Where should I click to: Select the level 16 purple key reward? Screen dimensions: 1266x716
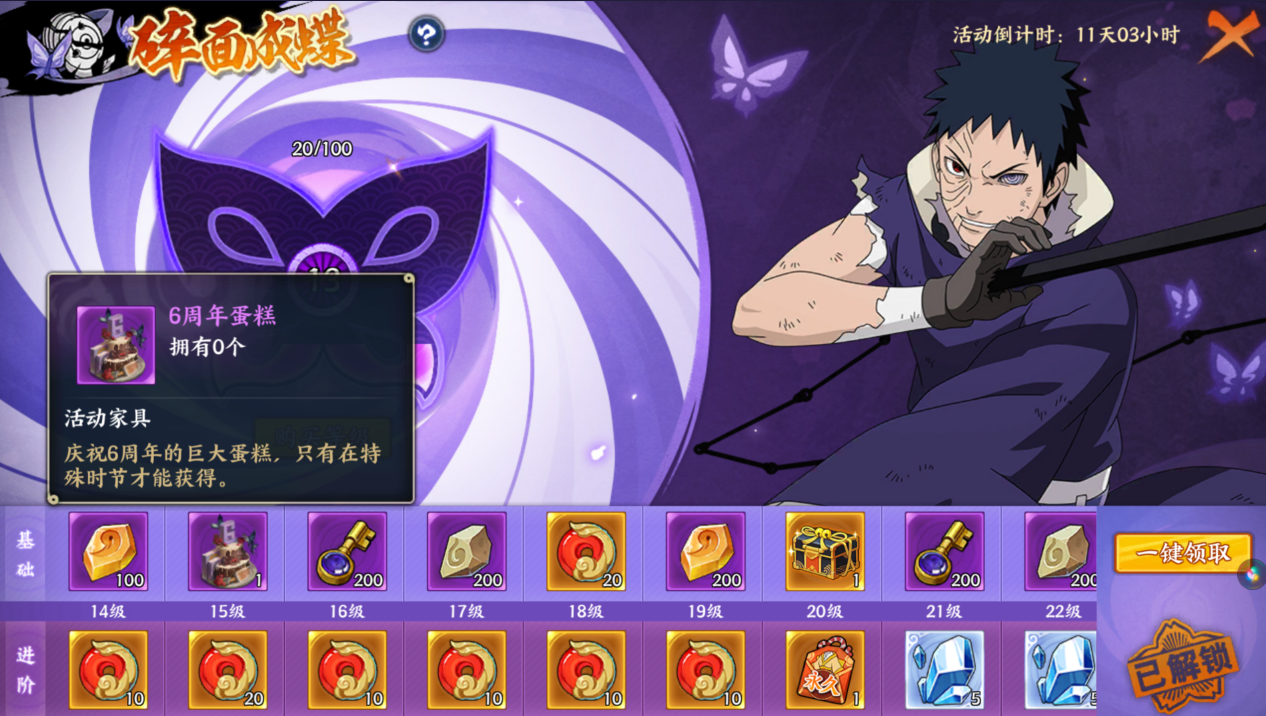tap(347, 551)
